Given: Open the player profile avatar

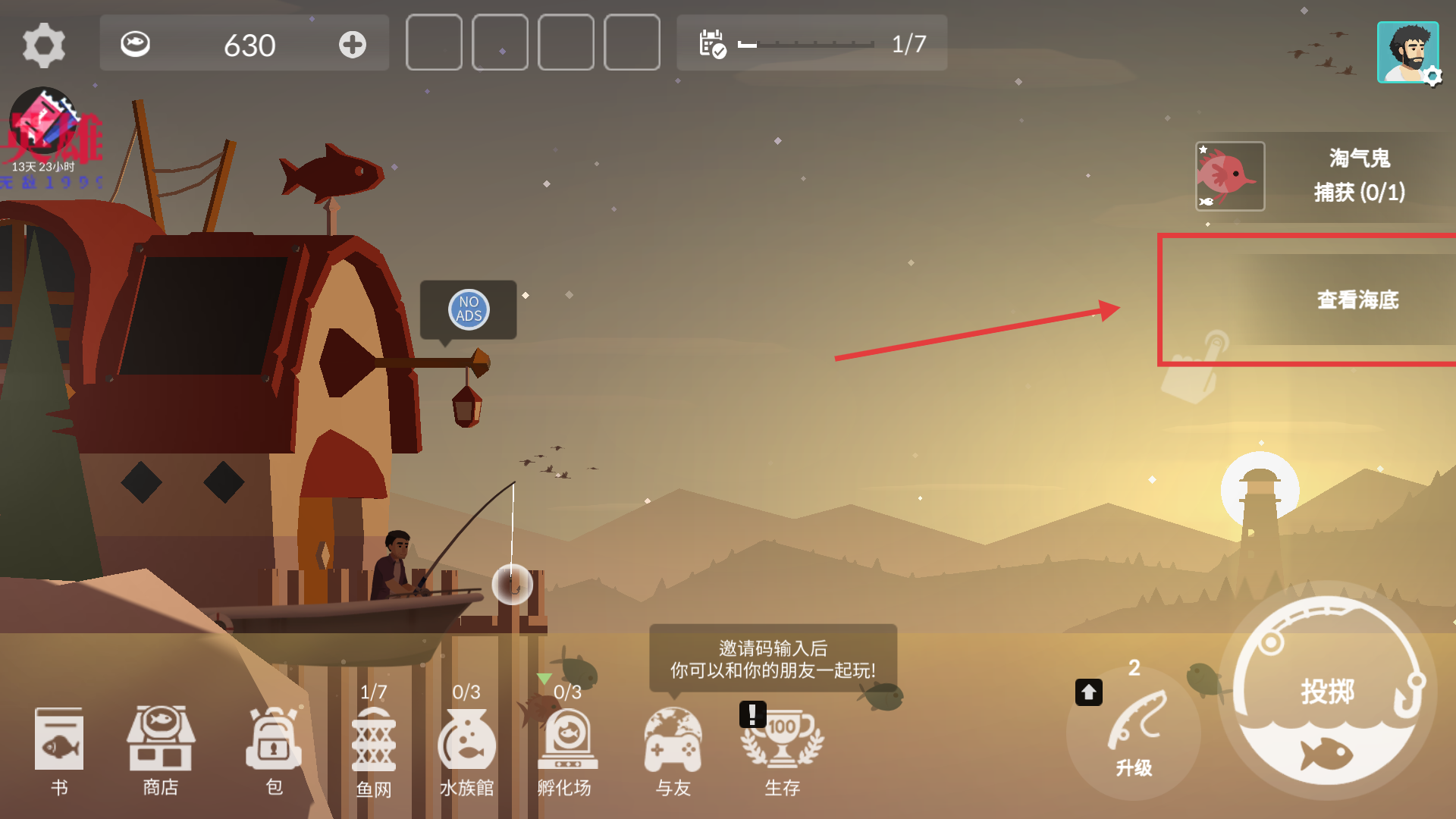Looking at the screenshot, I should [1407, 52].
